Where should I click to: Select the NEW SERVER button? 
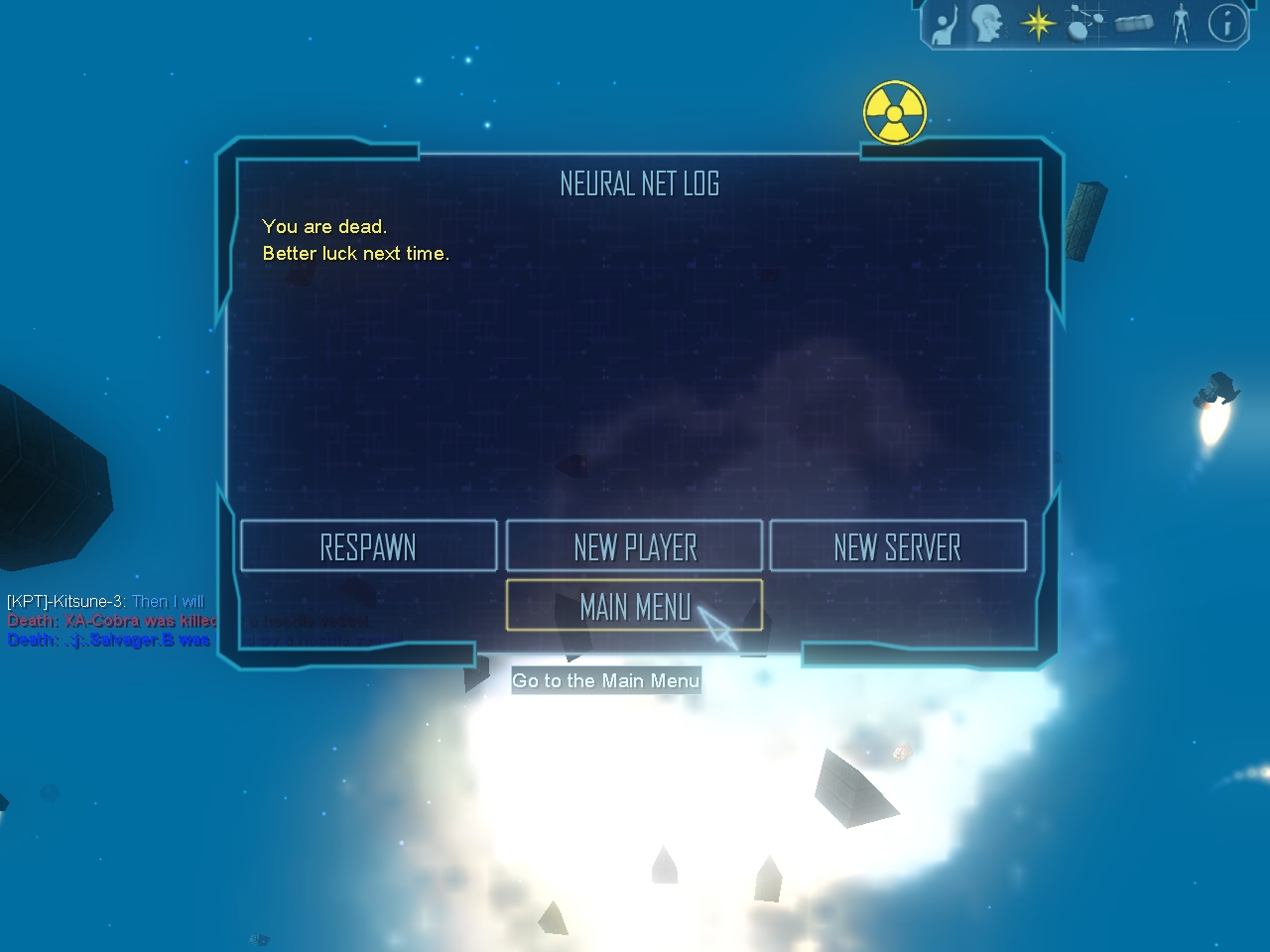[897, 546]
